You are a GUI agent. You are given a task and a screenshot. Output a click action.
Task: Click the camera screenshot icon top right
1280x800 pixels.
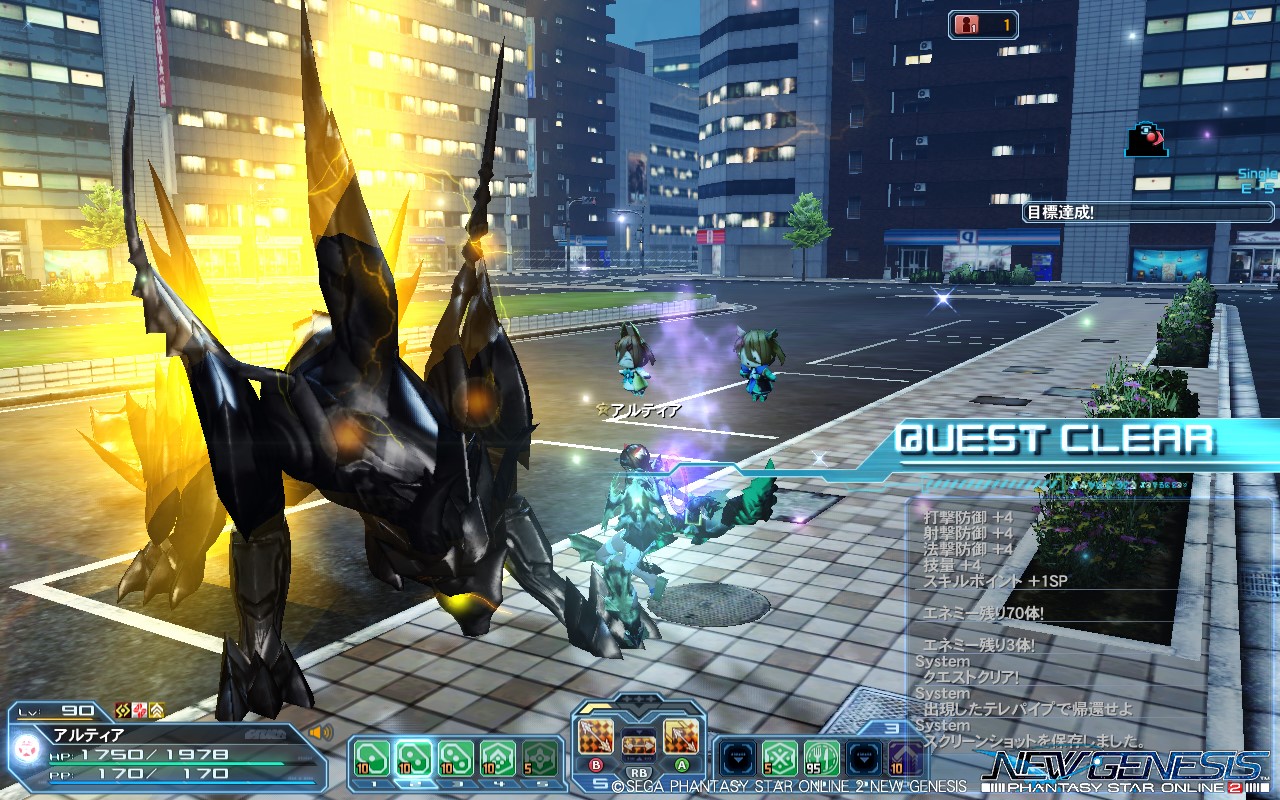coord(1145,140)
